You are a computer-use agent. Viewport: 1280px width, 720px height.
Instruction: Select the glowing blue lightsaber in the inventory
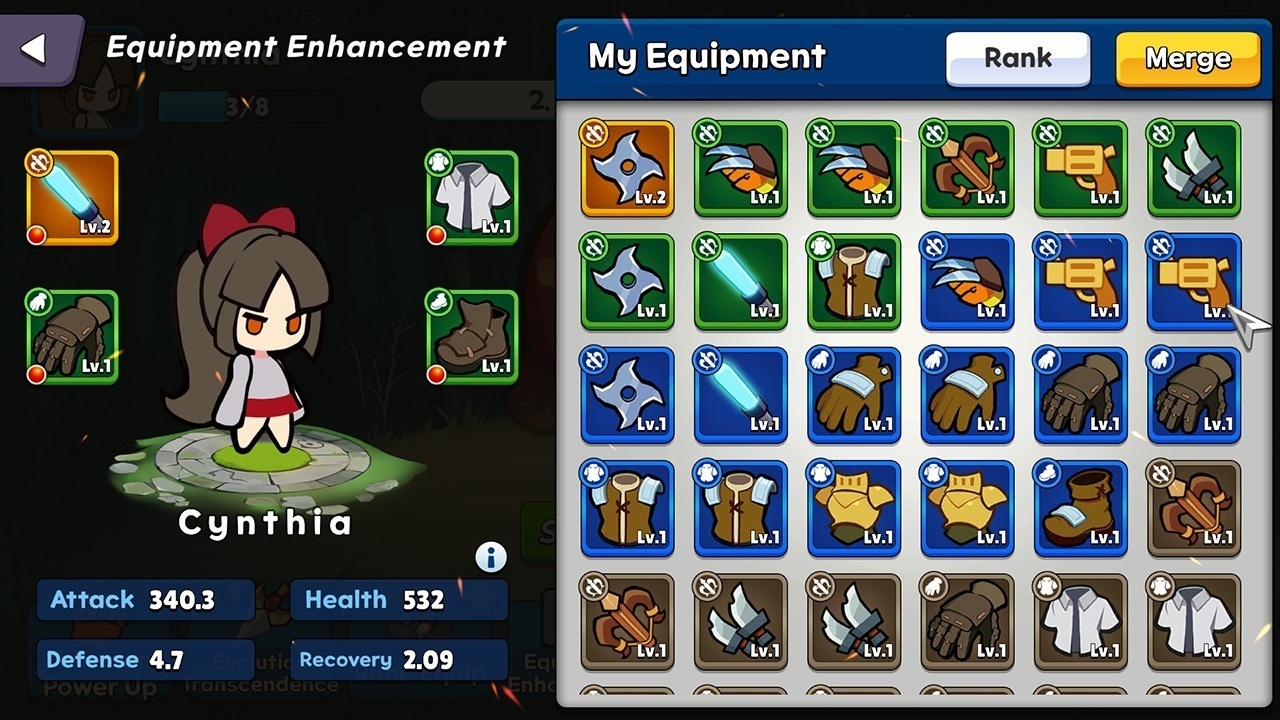pos(740,281)
